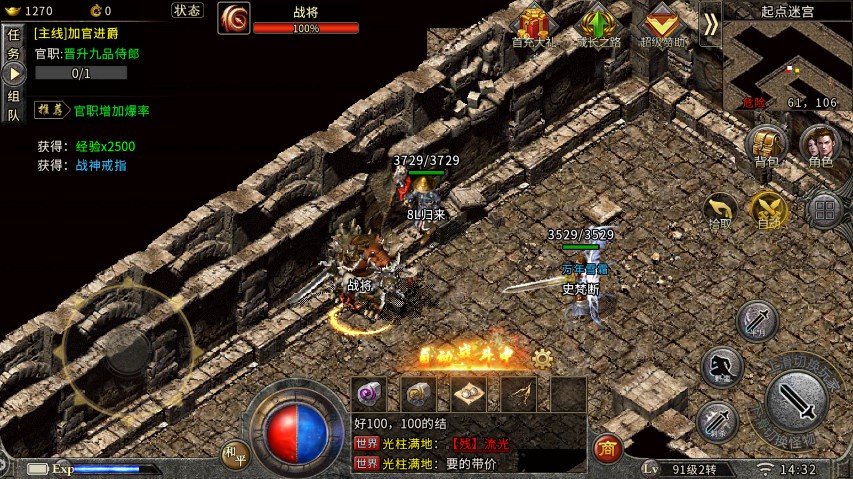Open the 角色 character sheet

point(821,146)
